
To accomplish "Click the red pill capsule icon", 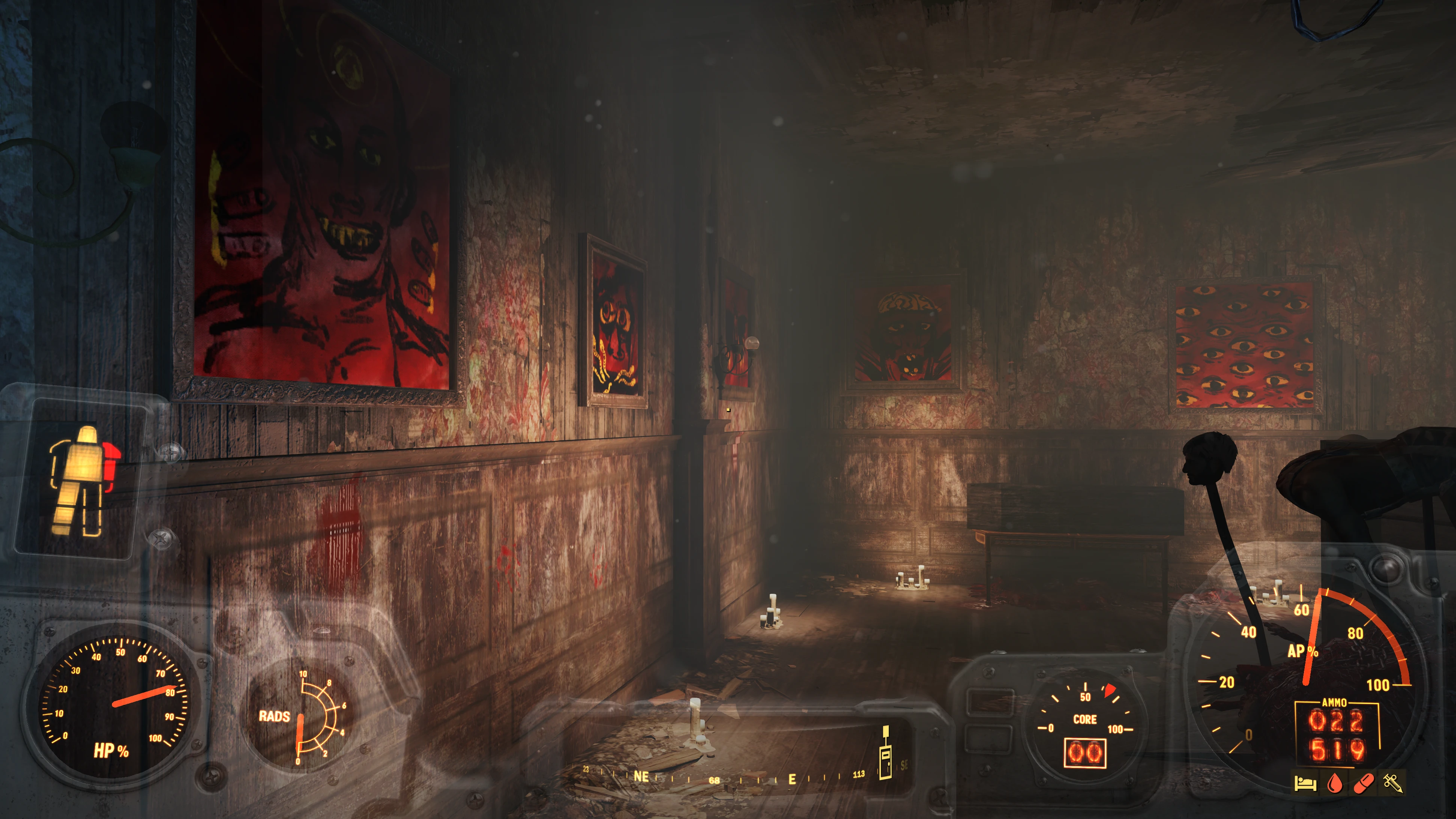I will pyautogui.click(x=1364, y=783).
